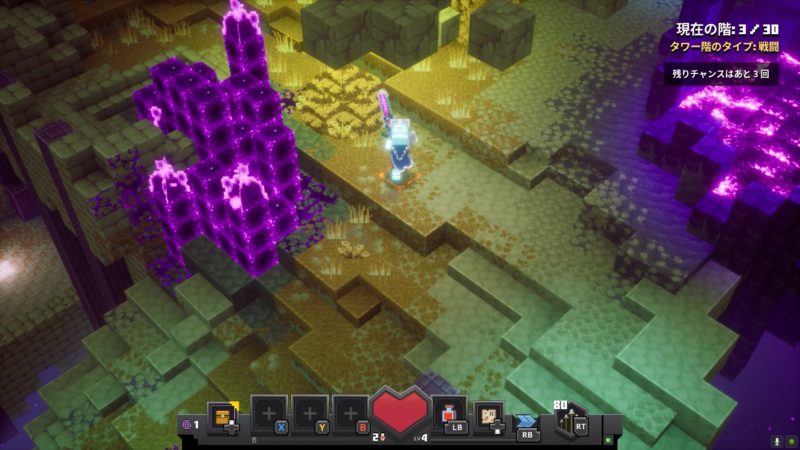This screenshot has width=800, height=450.
Task: Click the large red heart health icon
Action: pos(399,412)
